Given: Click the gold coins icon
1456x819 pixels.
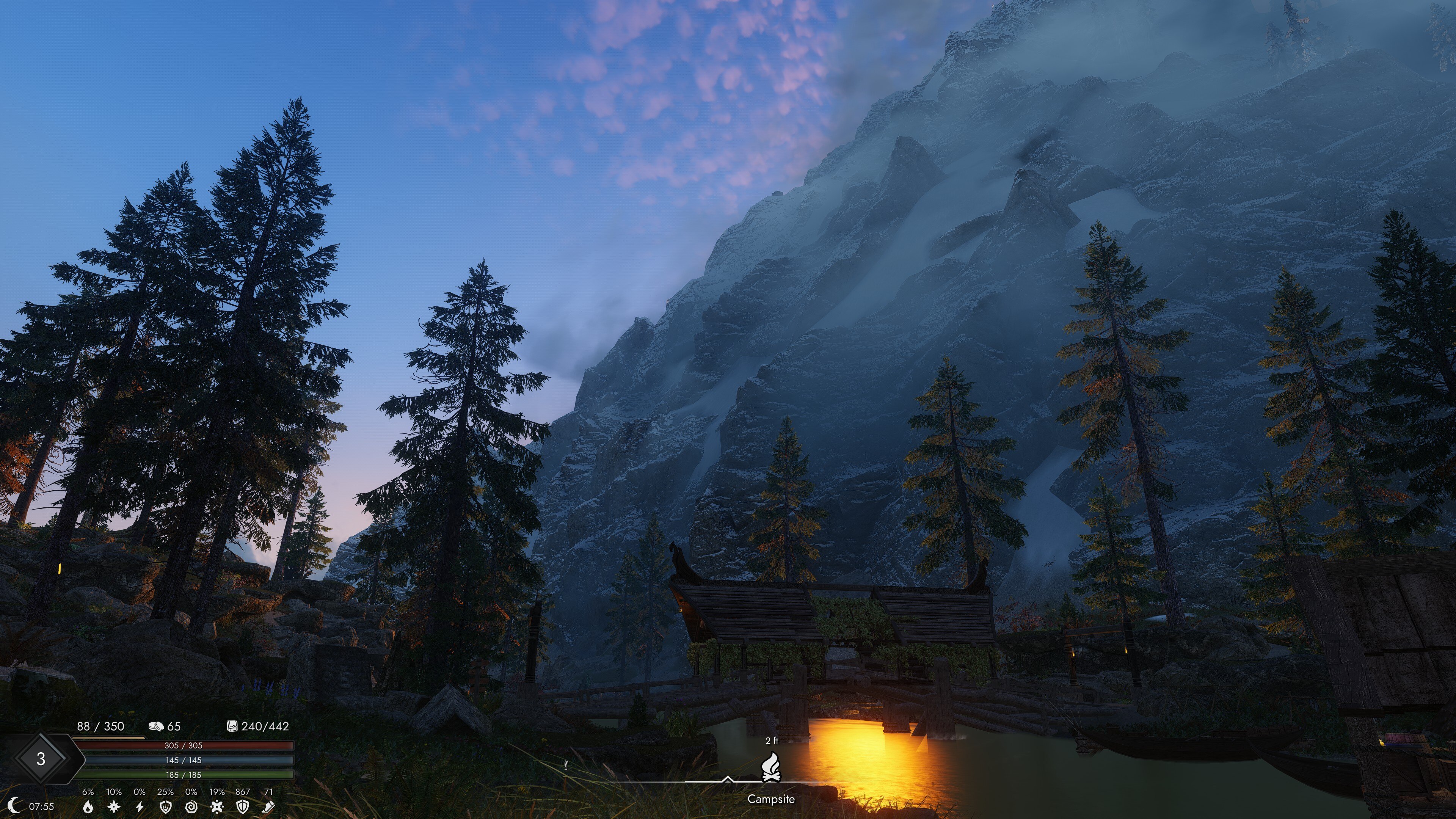Looking at the screenshot, I should click(155, 726).
